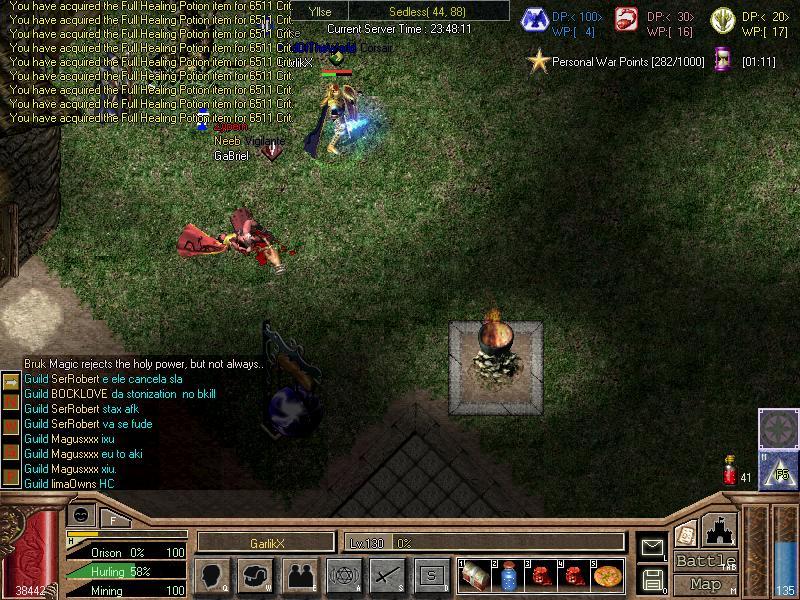This screenshot has width=800, height=600.
Task: Open the party group silhouettes button
Action: pyautogui.click(x=300, y=575)
